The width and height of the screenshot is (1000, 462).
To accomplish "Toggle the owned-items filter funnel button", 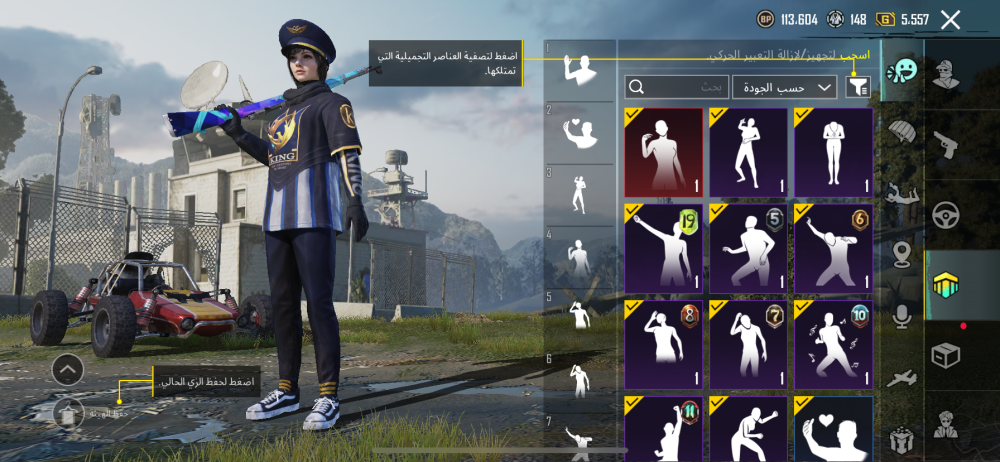I will click(x=857, y=88).
